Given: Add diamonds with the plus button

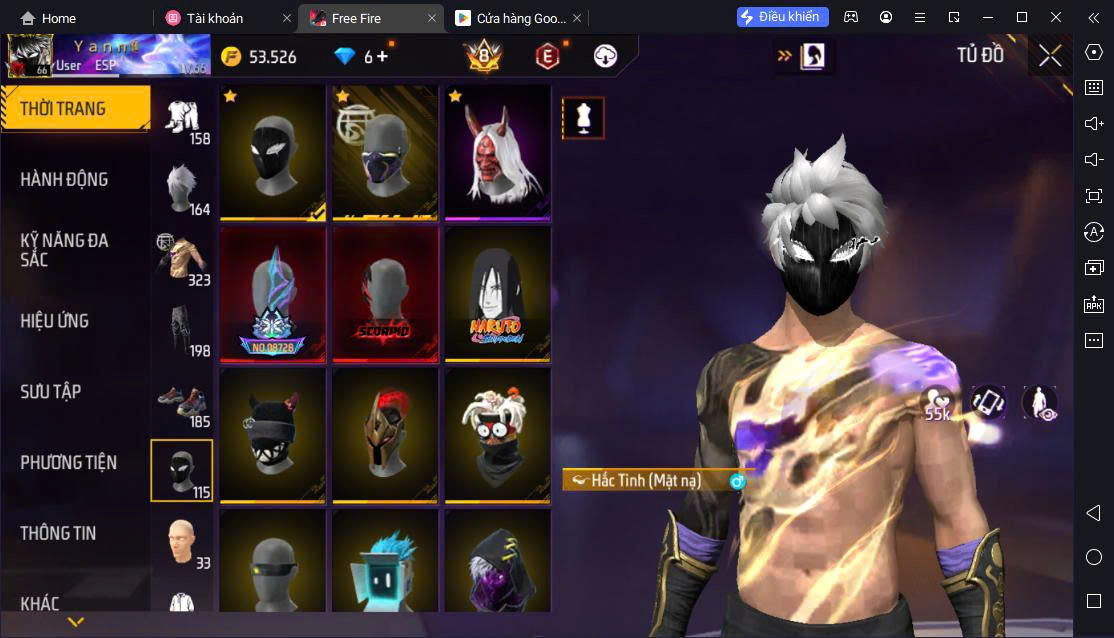Looking at the screenshot, I should [382, 56].
